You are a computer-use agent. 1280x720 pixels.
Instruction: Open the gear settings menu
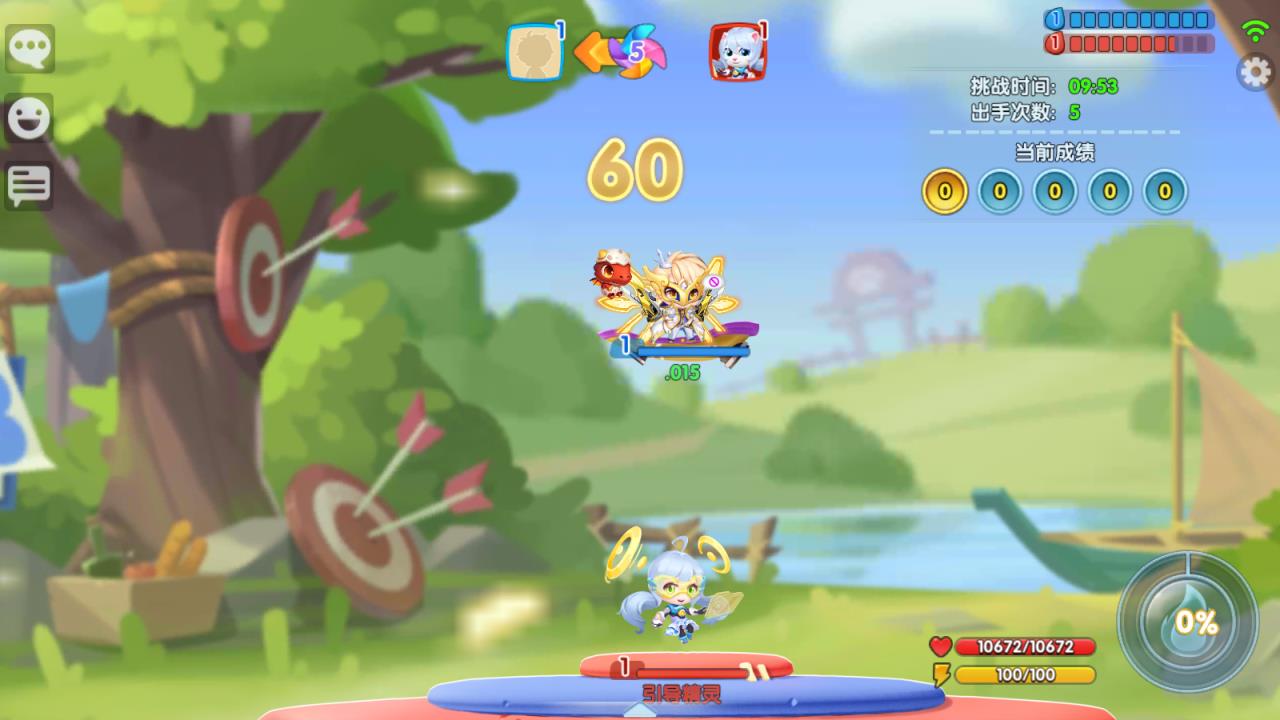point(1256,72)
